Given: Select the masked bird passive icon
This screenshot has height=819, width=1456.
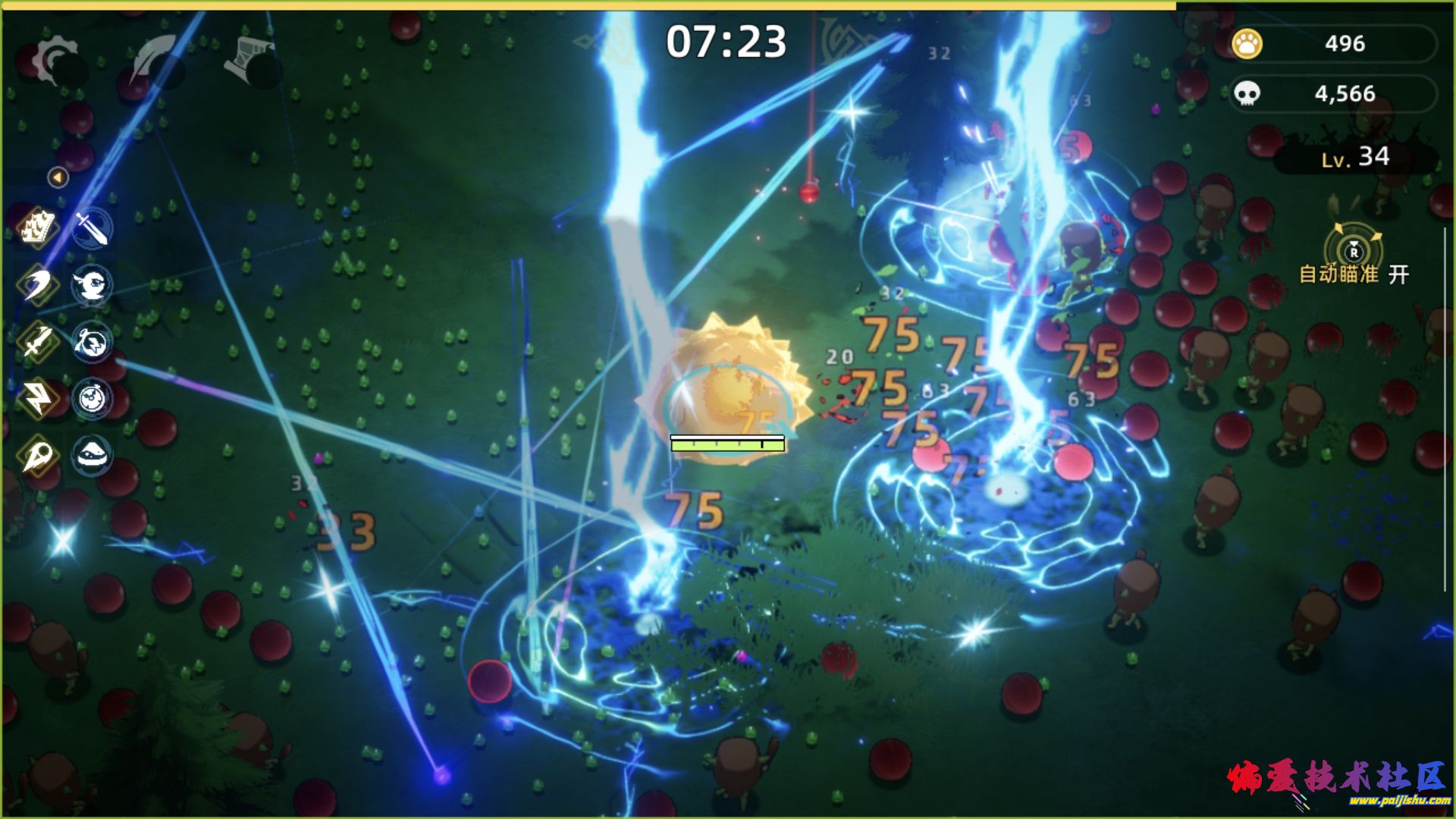Looking at the screenshot, I should tap(93, 285).
